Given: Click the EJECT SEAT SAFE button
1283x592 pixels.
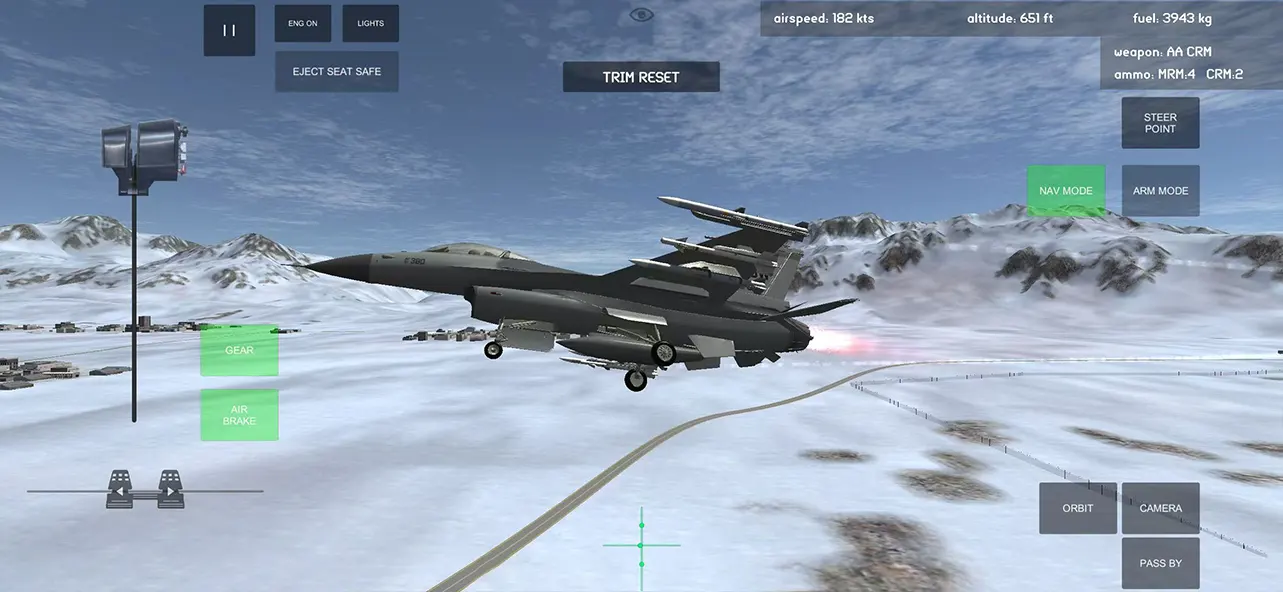Looking at the screenshot, I should (336, 72).
